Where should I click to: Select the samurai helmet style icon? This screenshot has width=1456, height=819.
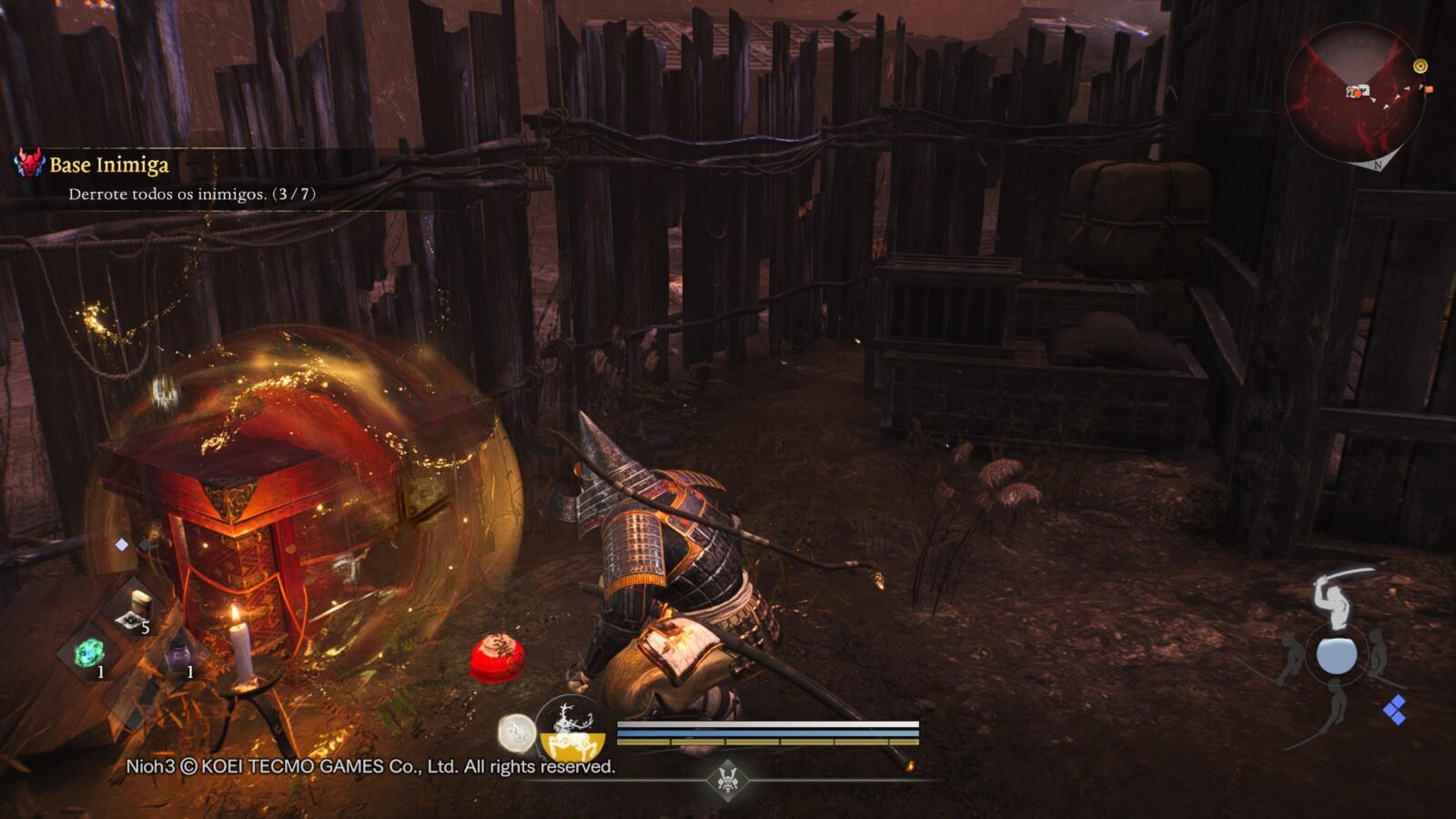click(727, 780)
